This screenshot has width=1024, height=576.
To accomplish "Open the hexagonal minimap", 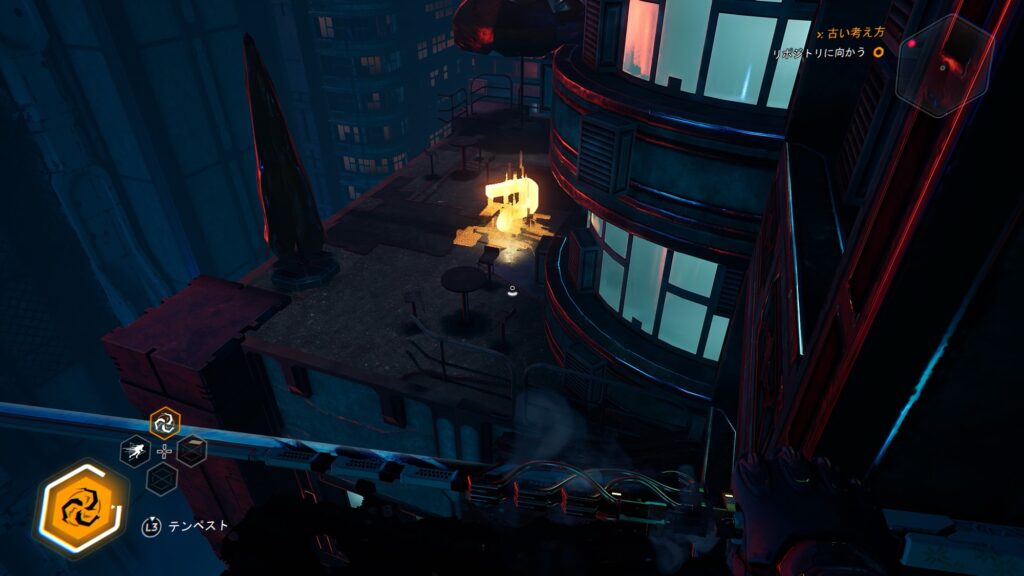I will coord(942,64).
